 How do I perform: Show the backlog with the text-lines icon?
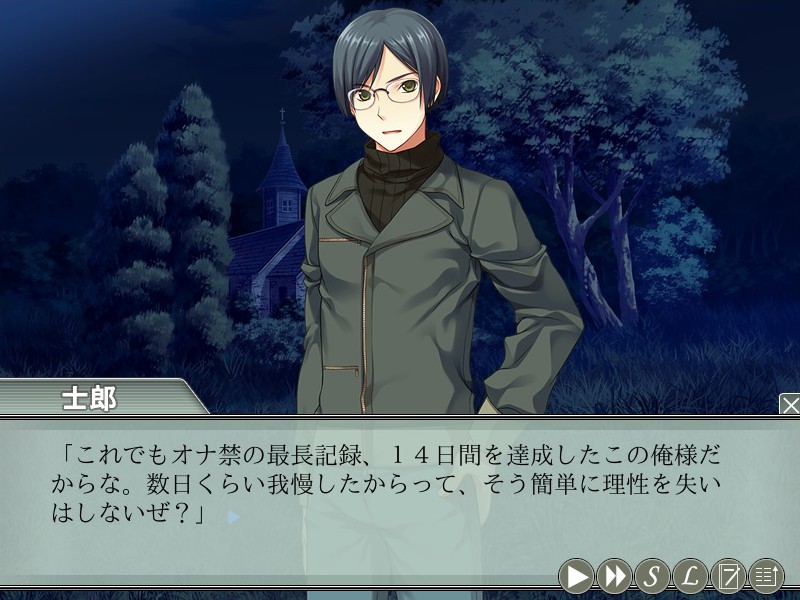click(x=766, y=575)
